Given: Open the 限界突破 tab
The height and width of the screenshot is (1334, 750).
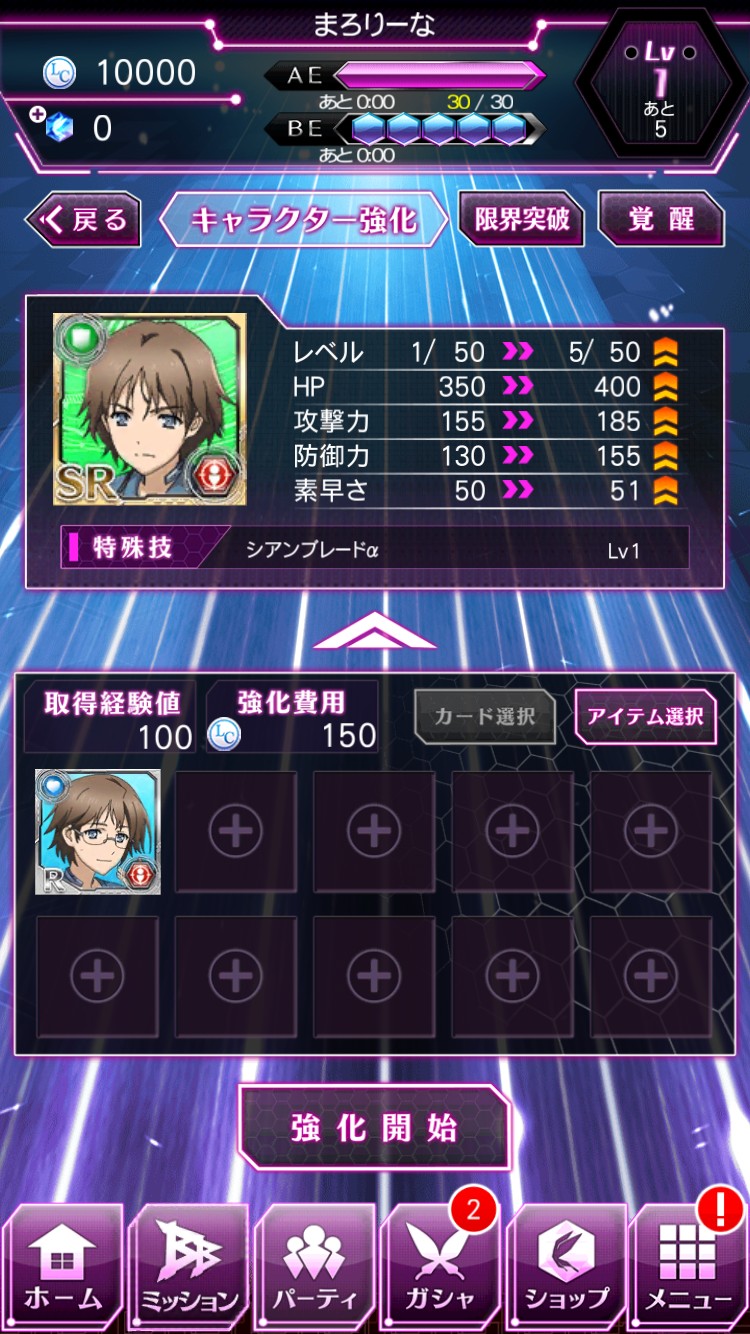Looking at the screenshot, I should [521, 219].
